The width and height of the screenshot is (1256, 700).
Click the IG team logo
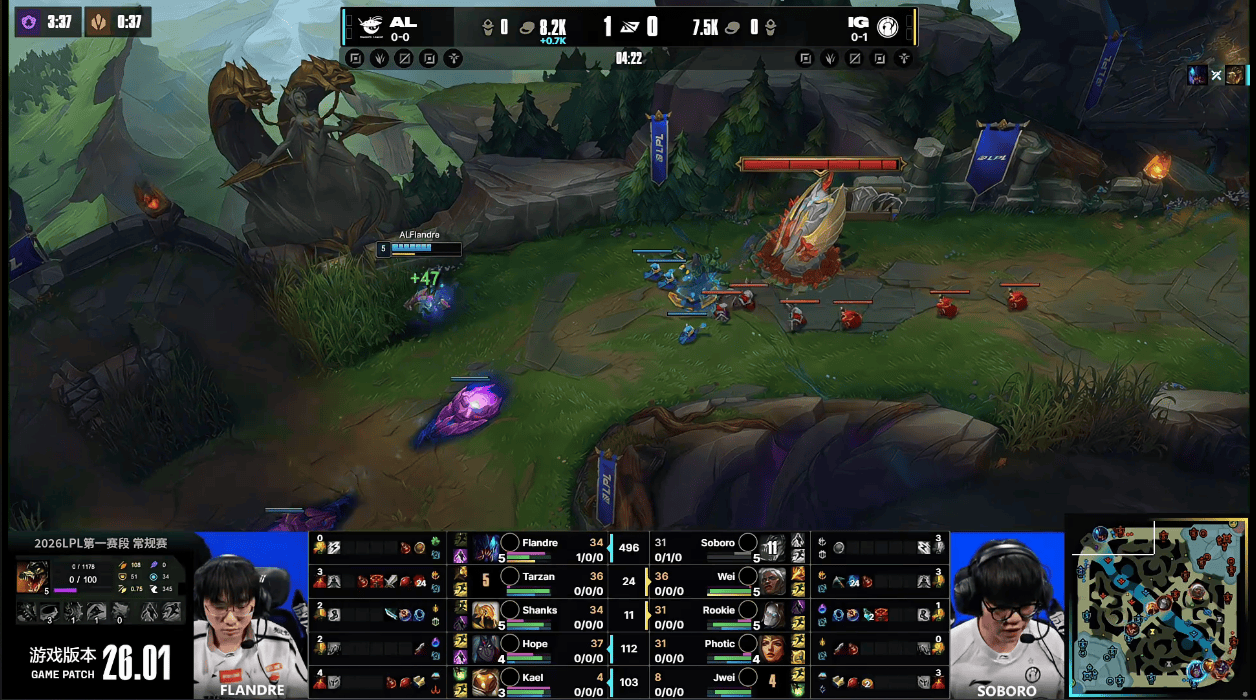[887, 26]
